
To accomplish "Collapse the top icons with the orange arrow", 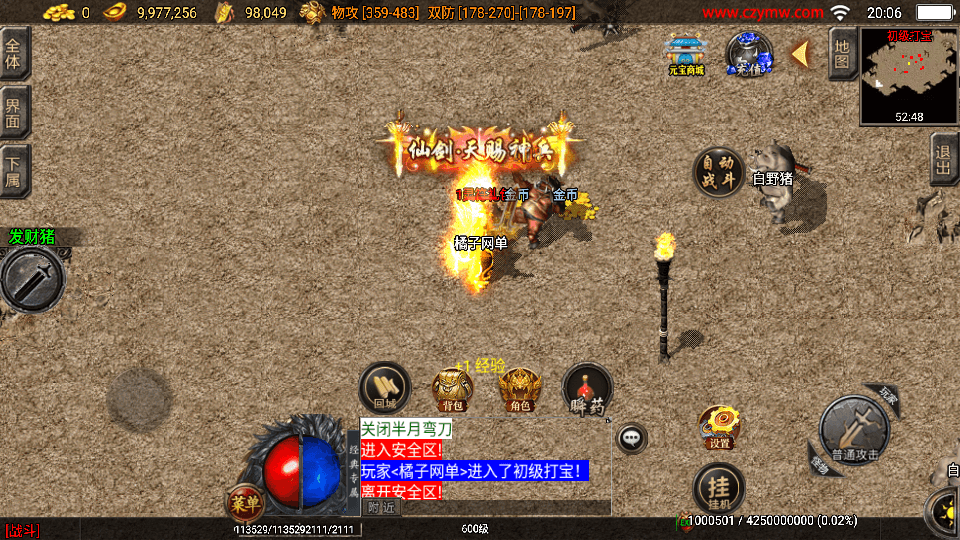I will click(801, 54).
